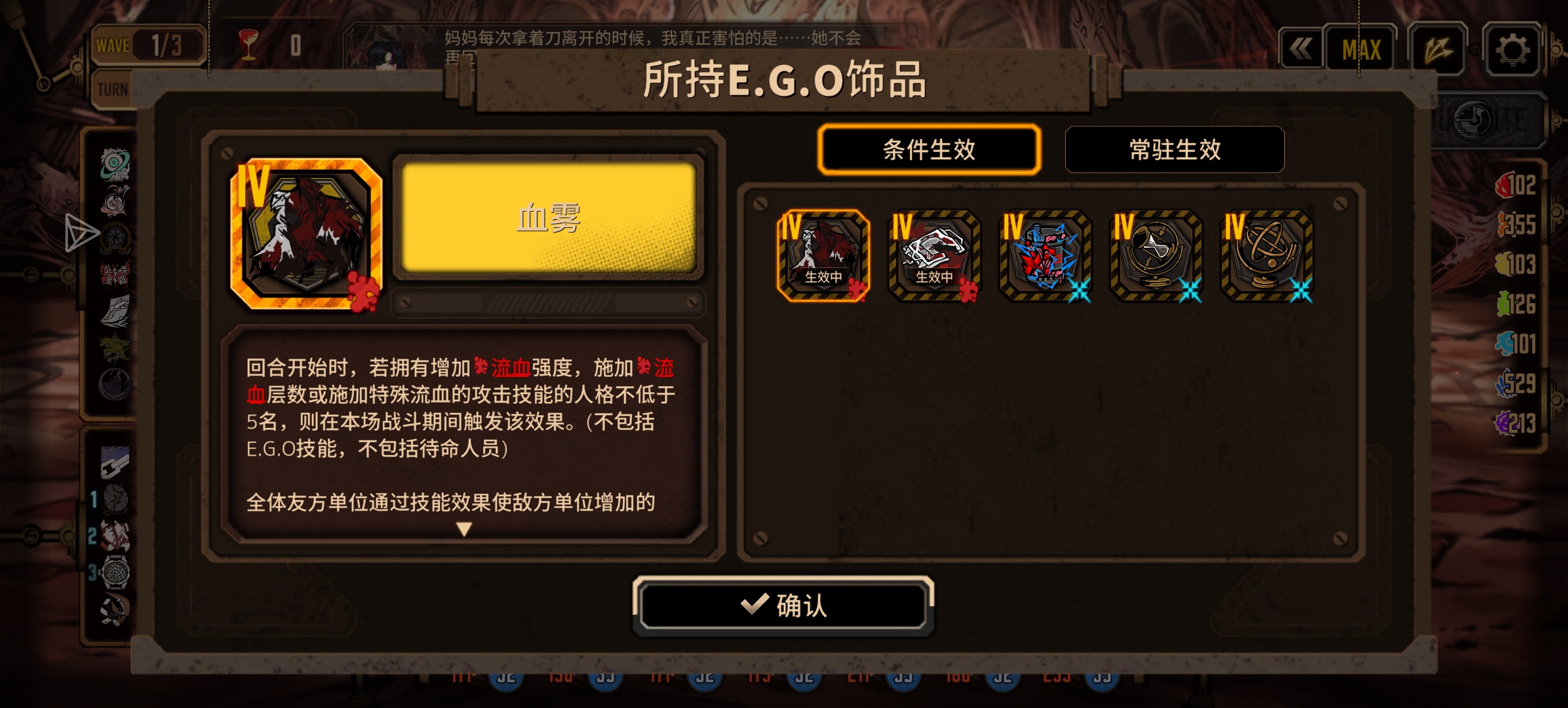Switch to the 常驻生效 tab

point(1174,151)
